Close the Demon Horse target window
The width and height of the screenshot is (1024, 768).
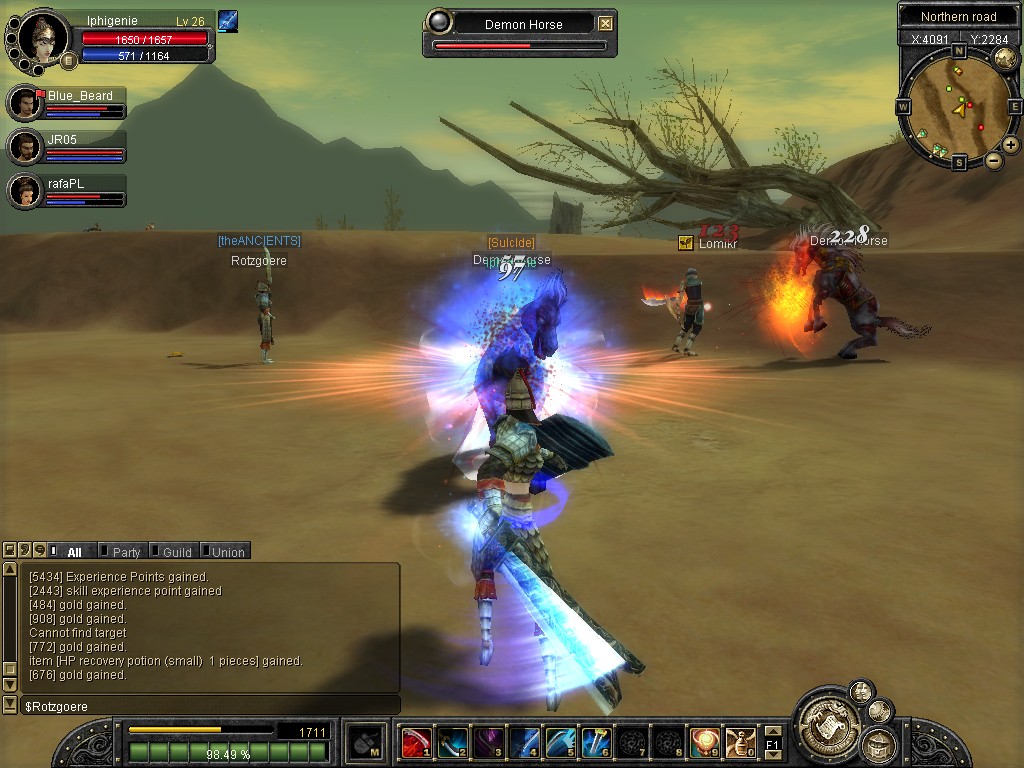(x=606, y=24)
